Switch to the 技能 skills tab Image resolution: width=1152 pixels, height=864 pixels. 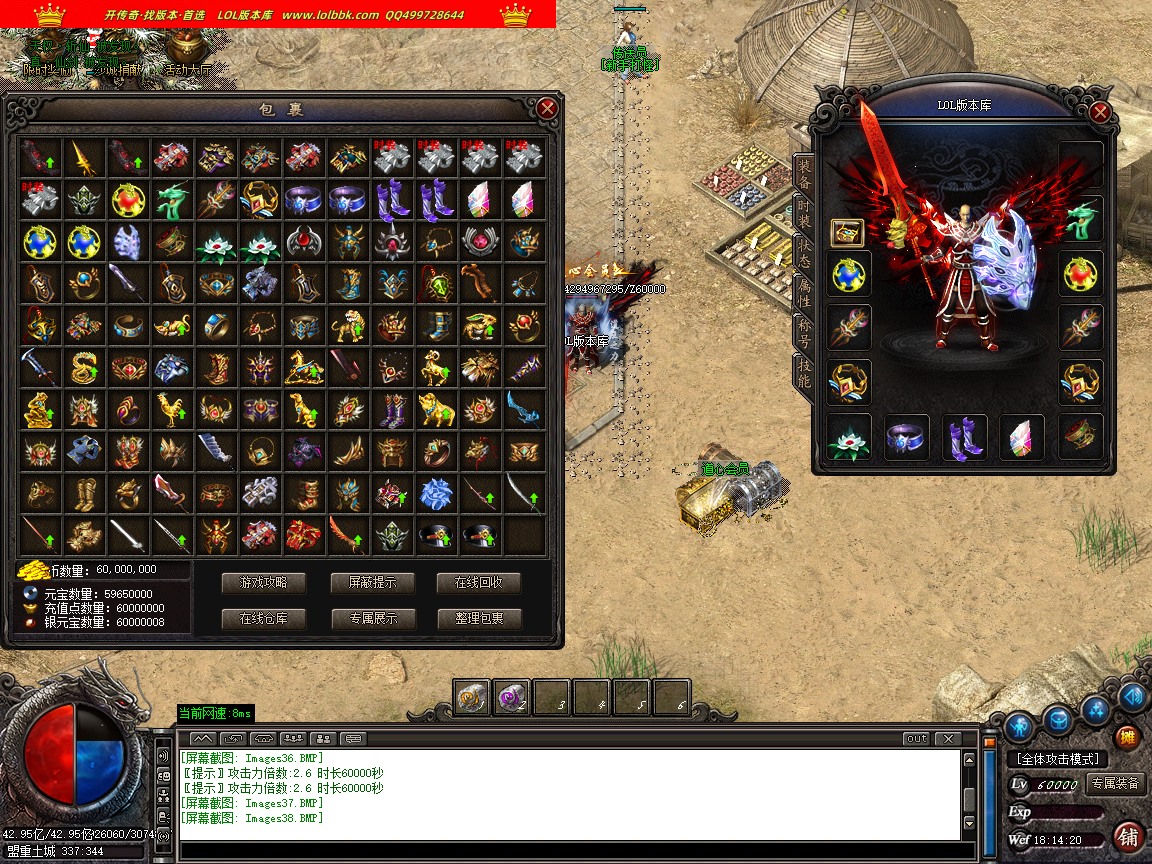[x=803, y=370]
